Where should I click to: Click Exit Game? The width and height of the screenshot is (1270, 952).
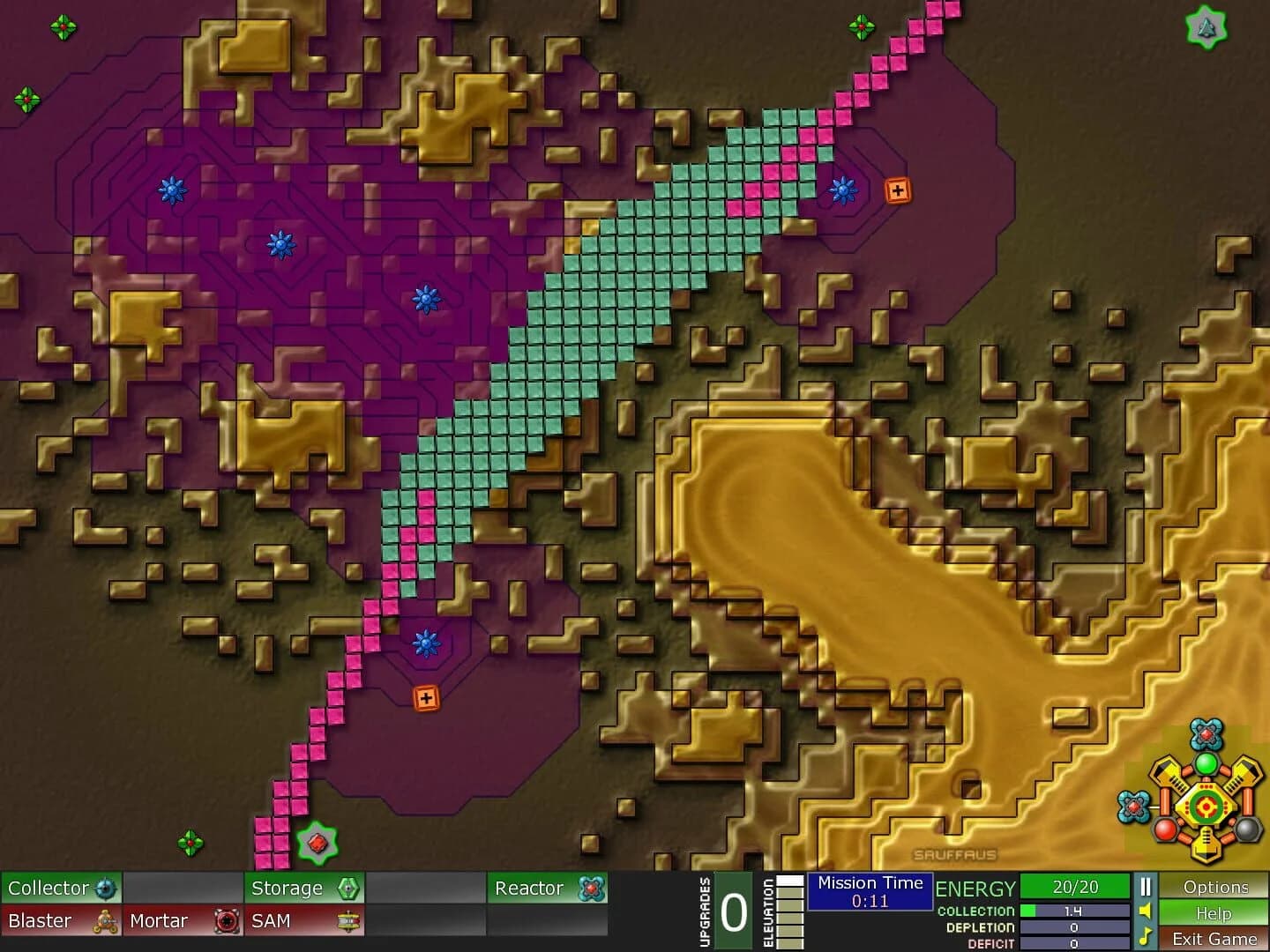[1215, 939]
